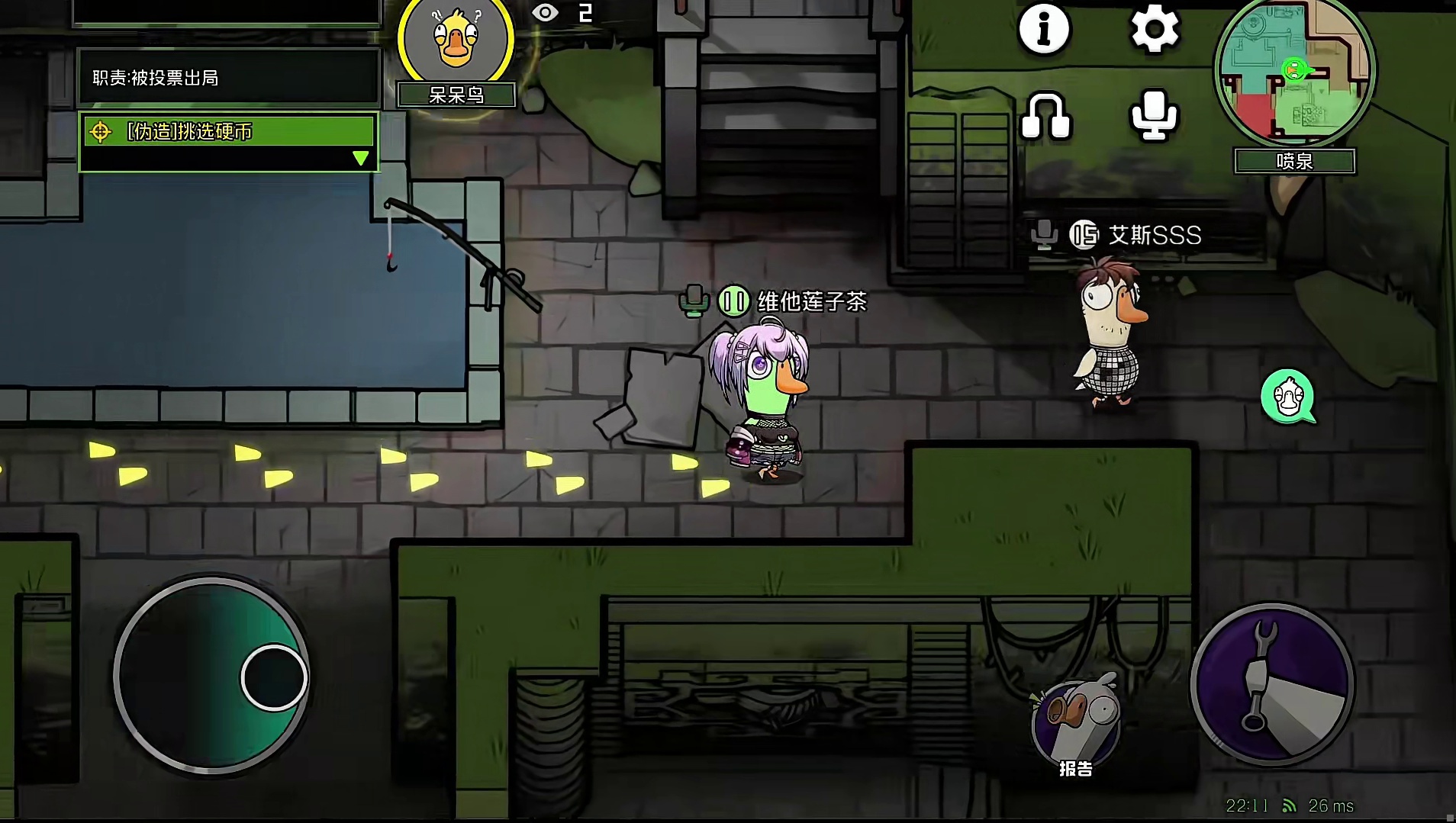Screen dimensions: 1456x823
Task: Select the 挑选硬币 task entry
Action: pyautogui.click(x=227, y=131)
